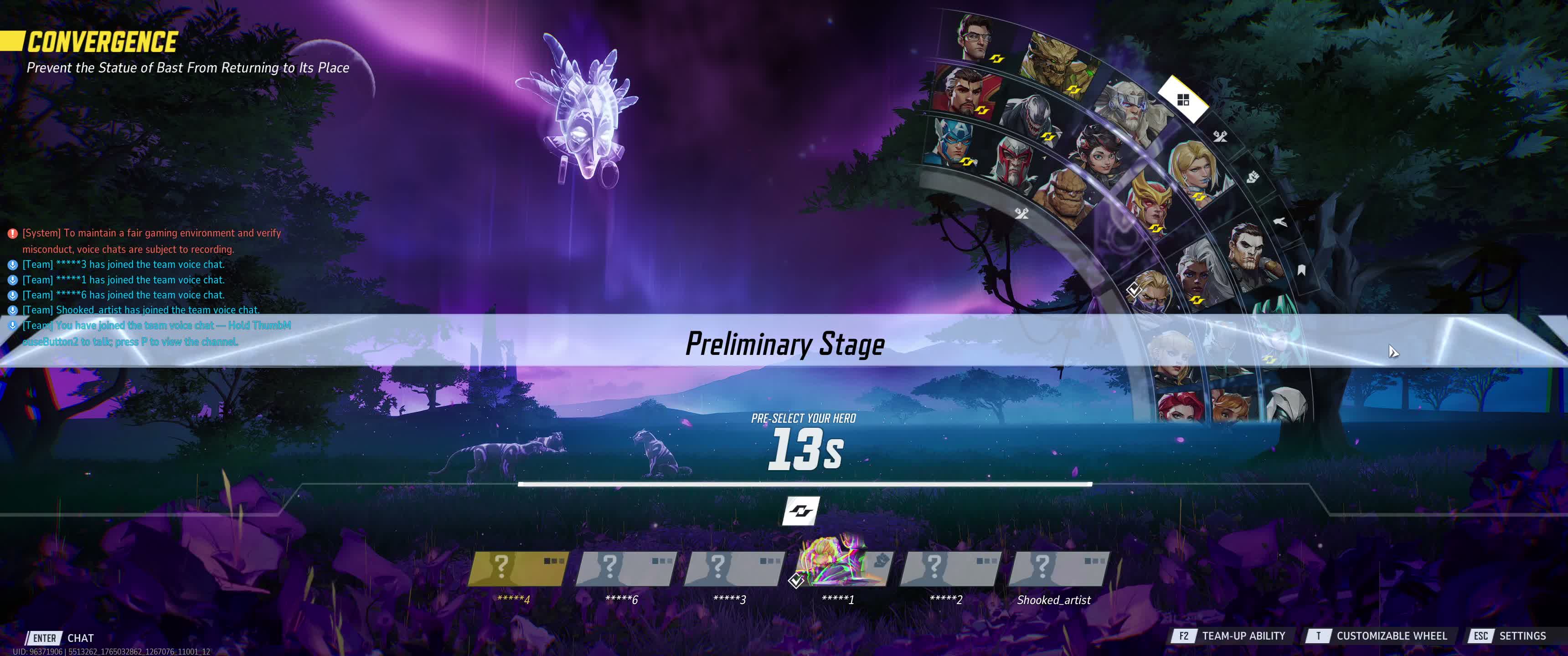Click player Shooked_artist's hero card
The height and width of the screenshot is (656, 1568).
1057,569
